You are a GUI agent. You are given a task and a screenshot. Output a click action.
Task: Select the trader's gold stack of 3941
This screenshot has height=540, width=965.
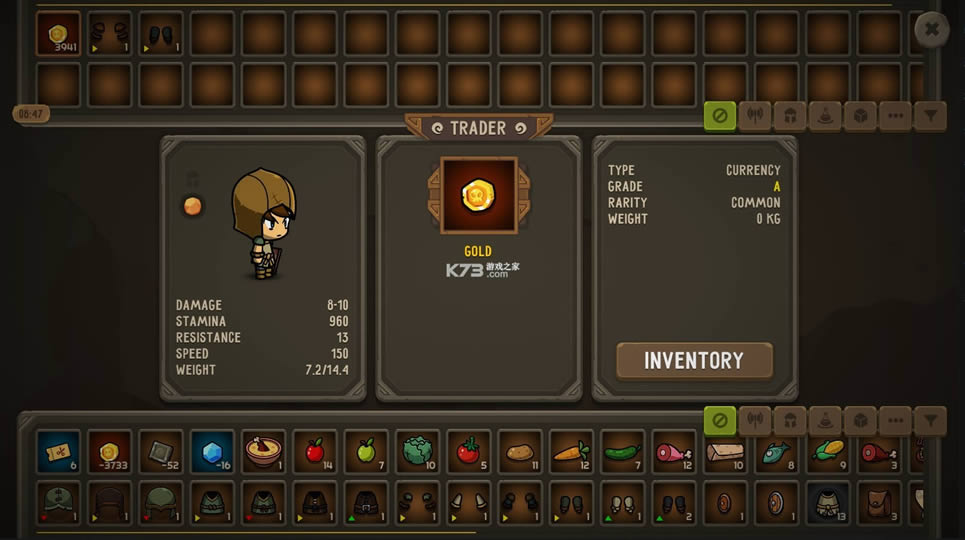click(x=58, y=34)
